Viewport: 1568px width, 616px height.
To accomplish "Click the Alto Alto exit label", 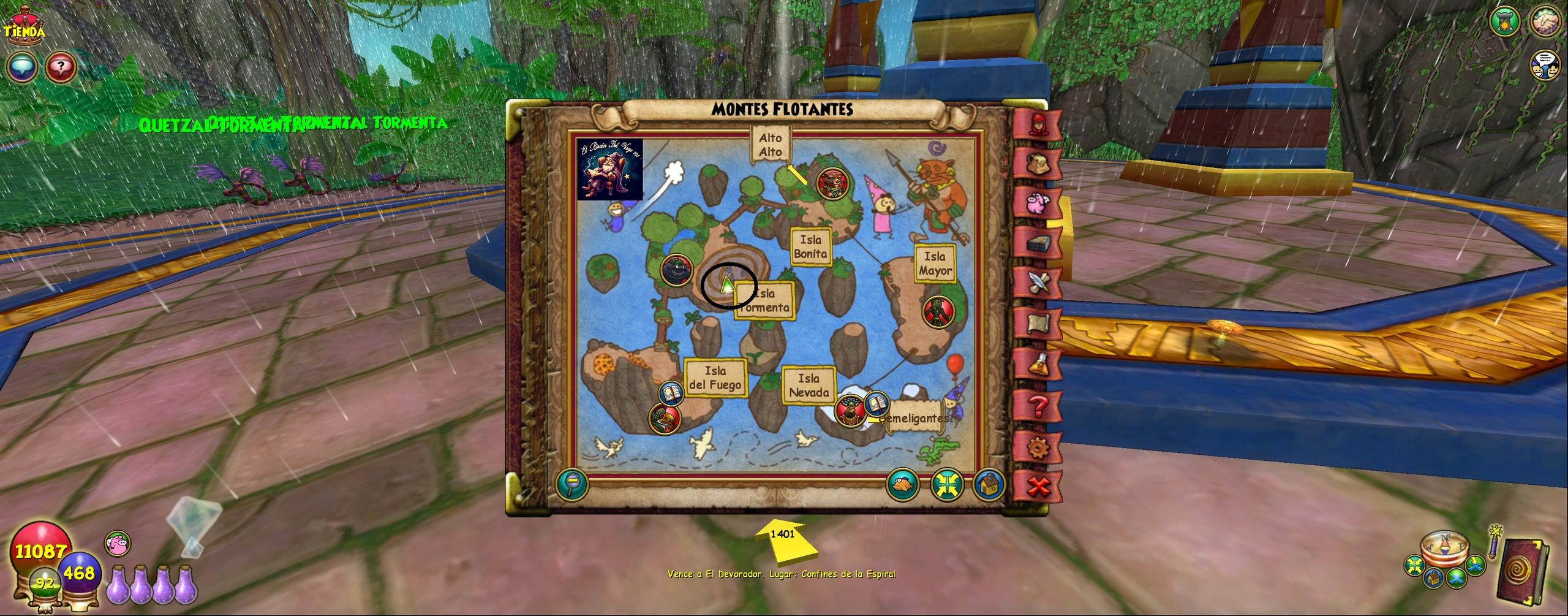I will coord(770,145).
